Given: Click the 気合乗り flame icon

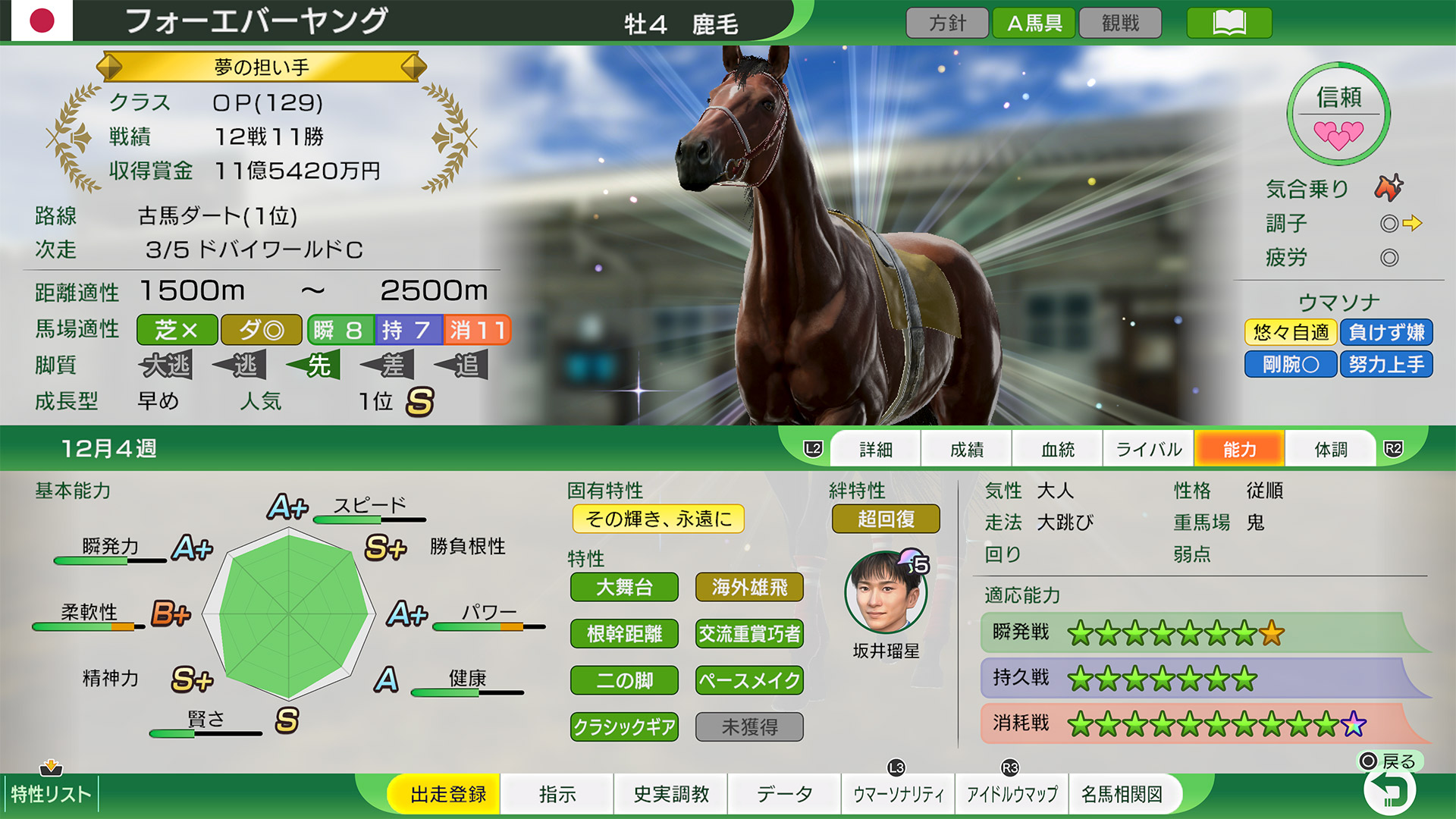Looking at the screenshot, I should [x=1390, y=189].
